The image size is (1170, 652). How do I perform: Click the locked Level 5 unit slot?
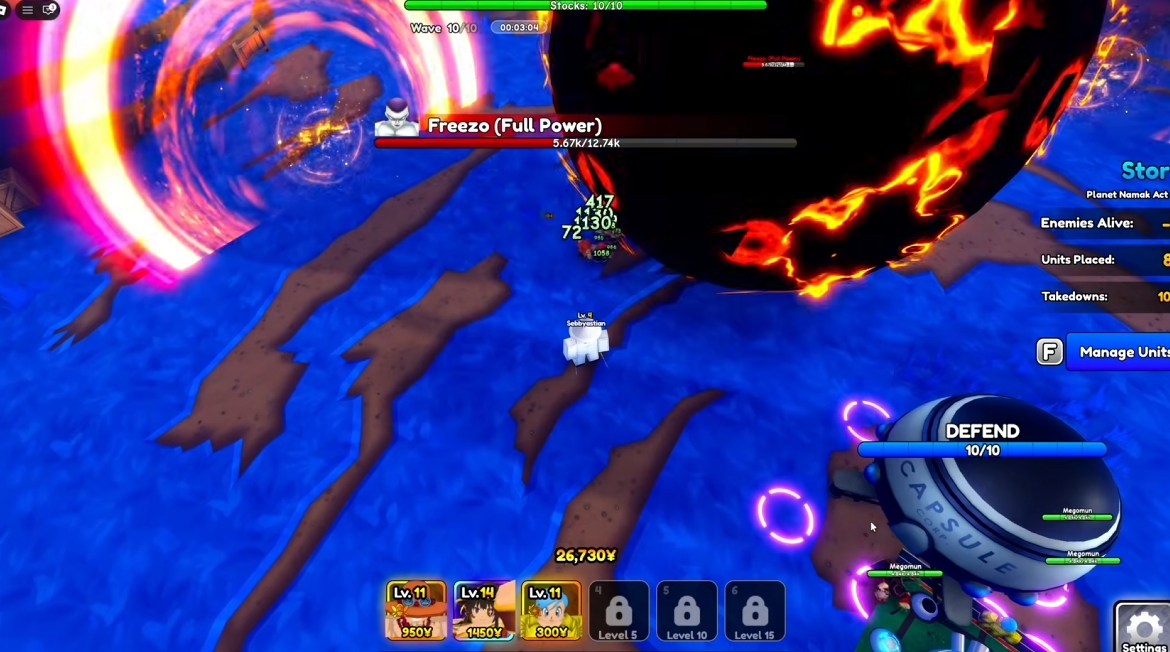coord(618,611)
